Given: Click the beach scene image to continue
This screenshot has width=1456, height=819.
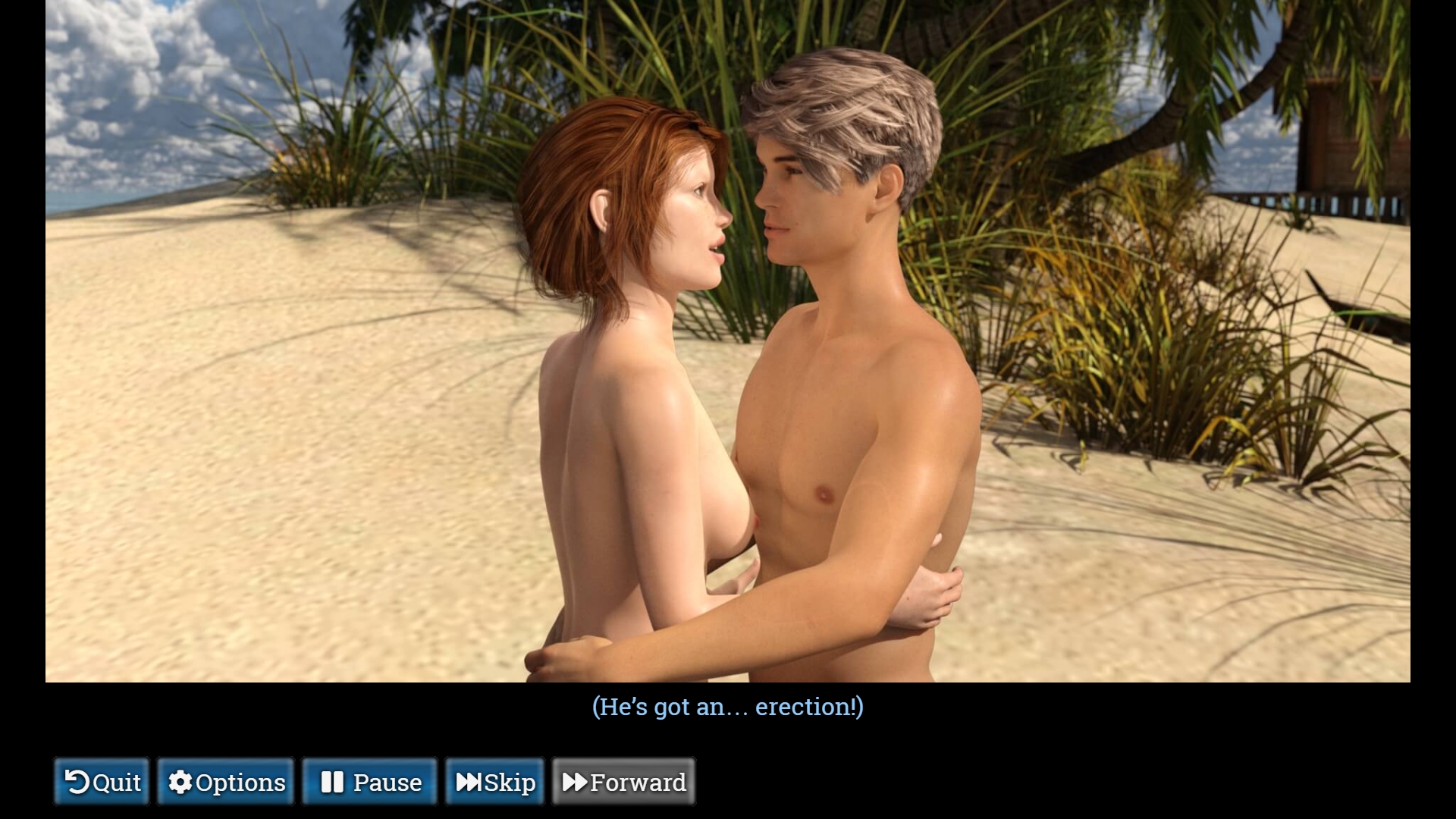Looking at the screenshot, I should click(x=728, y=341).
